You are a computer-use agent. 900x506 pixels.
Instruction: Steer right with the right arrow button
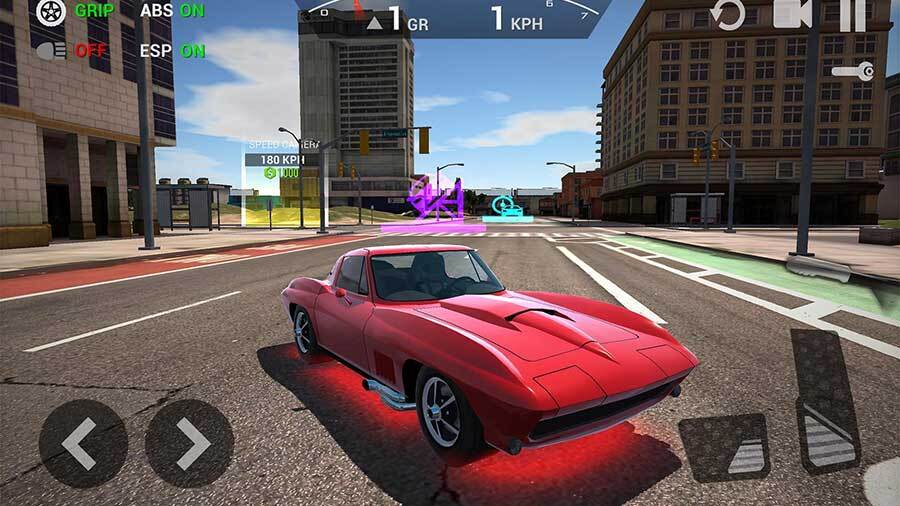pos(189,443)
